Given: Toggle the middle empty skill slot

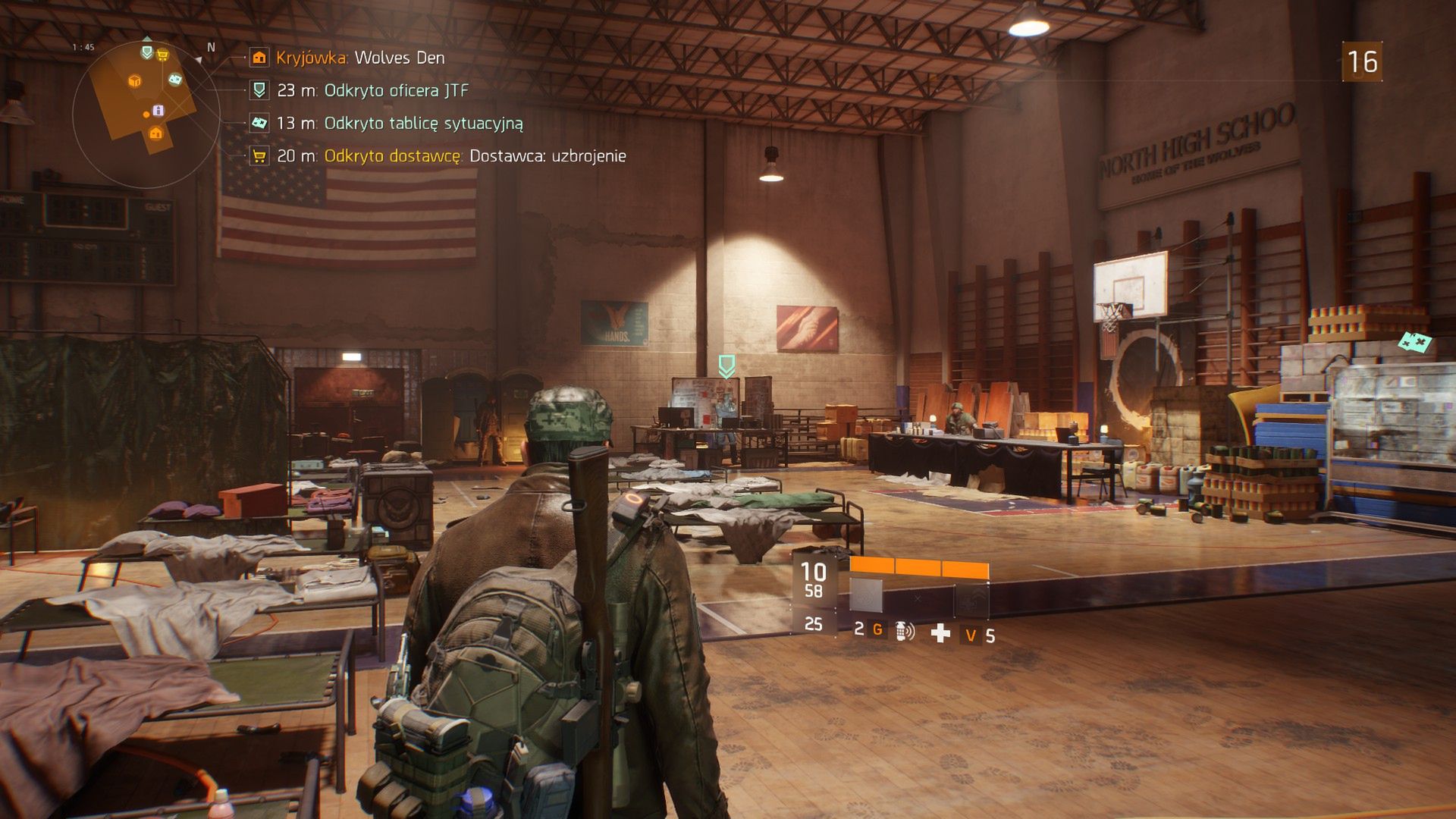Looking at the screenshot, I should (x=918, y=599).
